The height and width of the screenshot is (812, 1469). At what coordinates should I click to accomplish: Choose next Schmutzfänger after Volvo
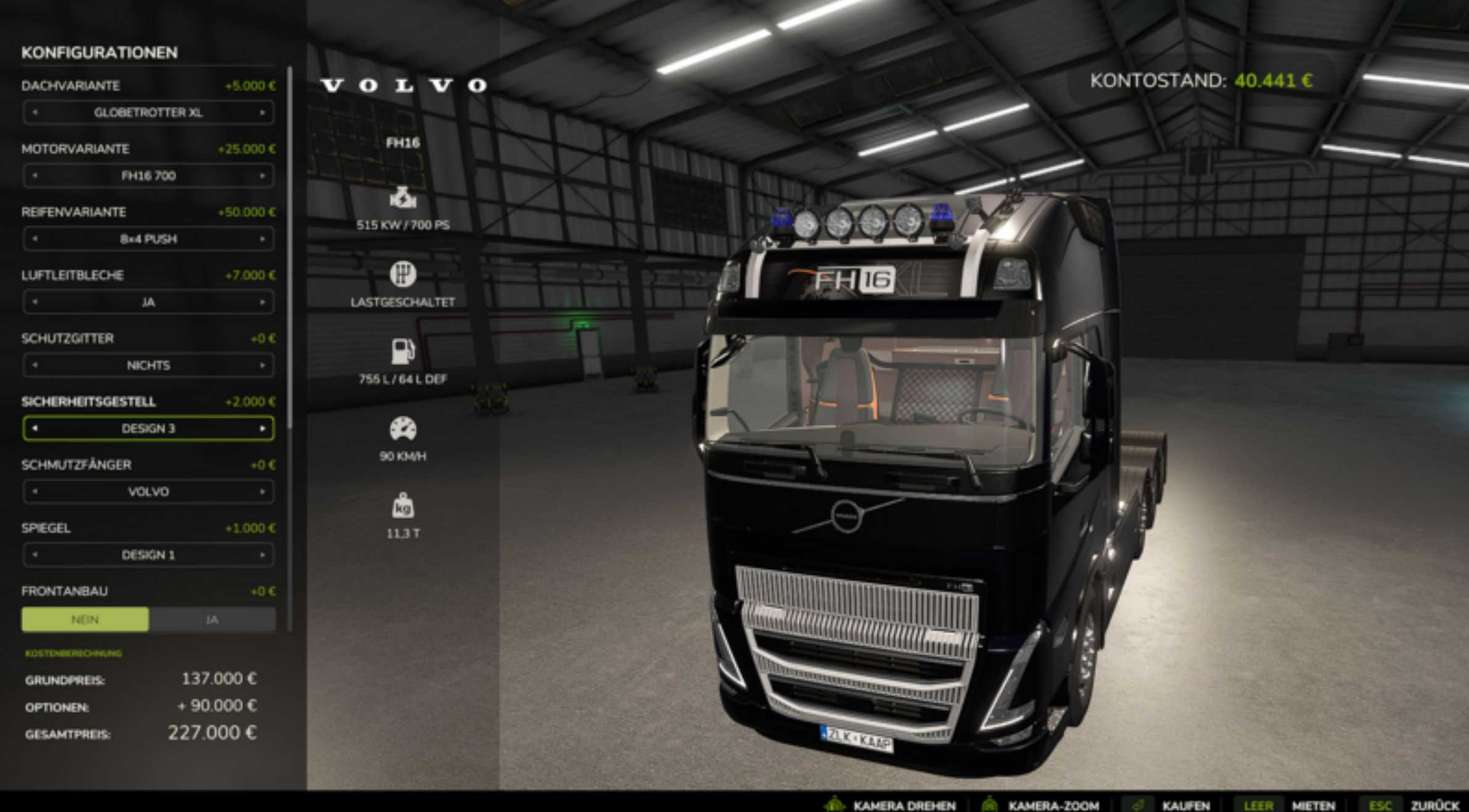tap(262, 492)
